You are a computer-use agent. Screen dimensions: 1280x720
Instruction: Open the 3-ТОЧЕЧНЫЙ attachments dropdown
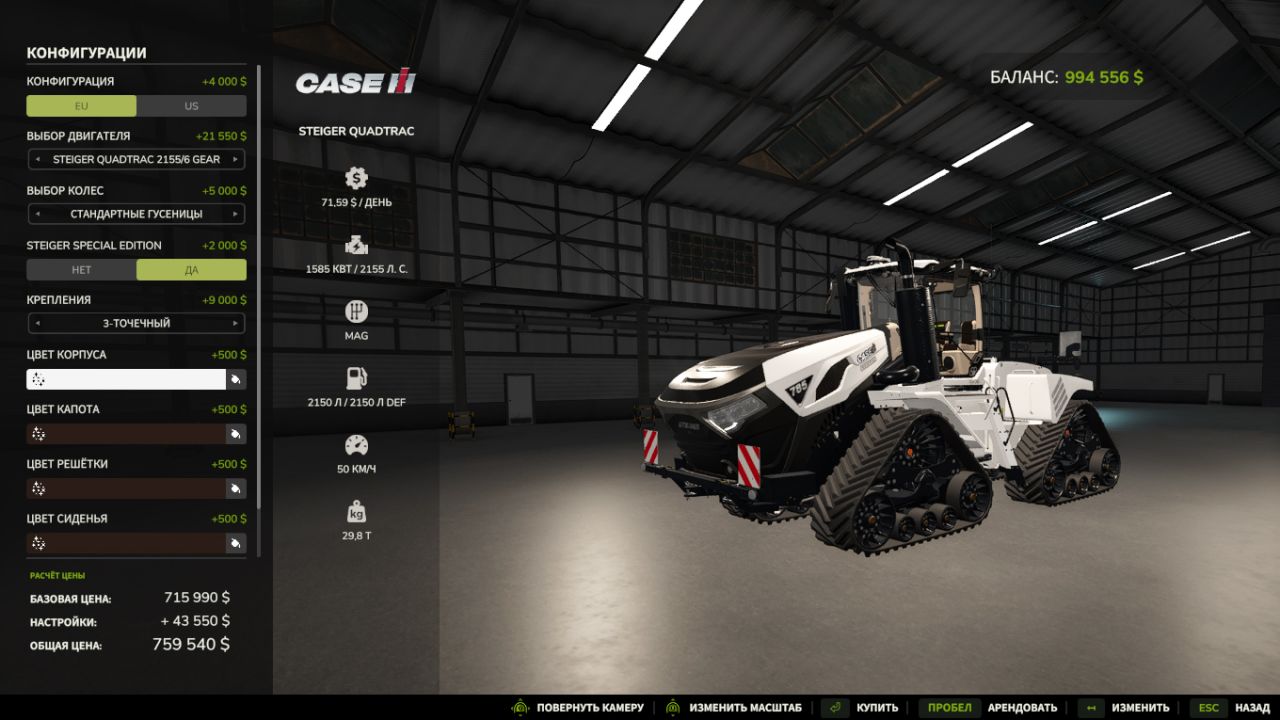[x=137, y=322]
